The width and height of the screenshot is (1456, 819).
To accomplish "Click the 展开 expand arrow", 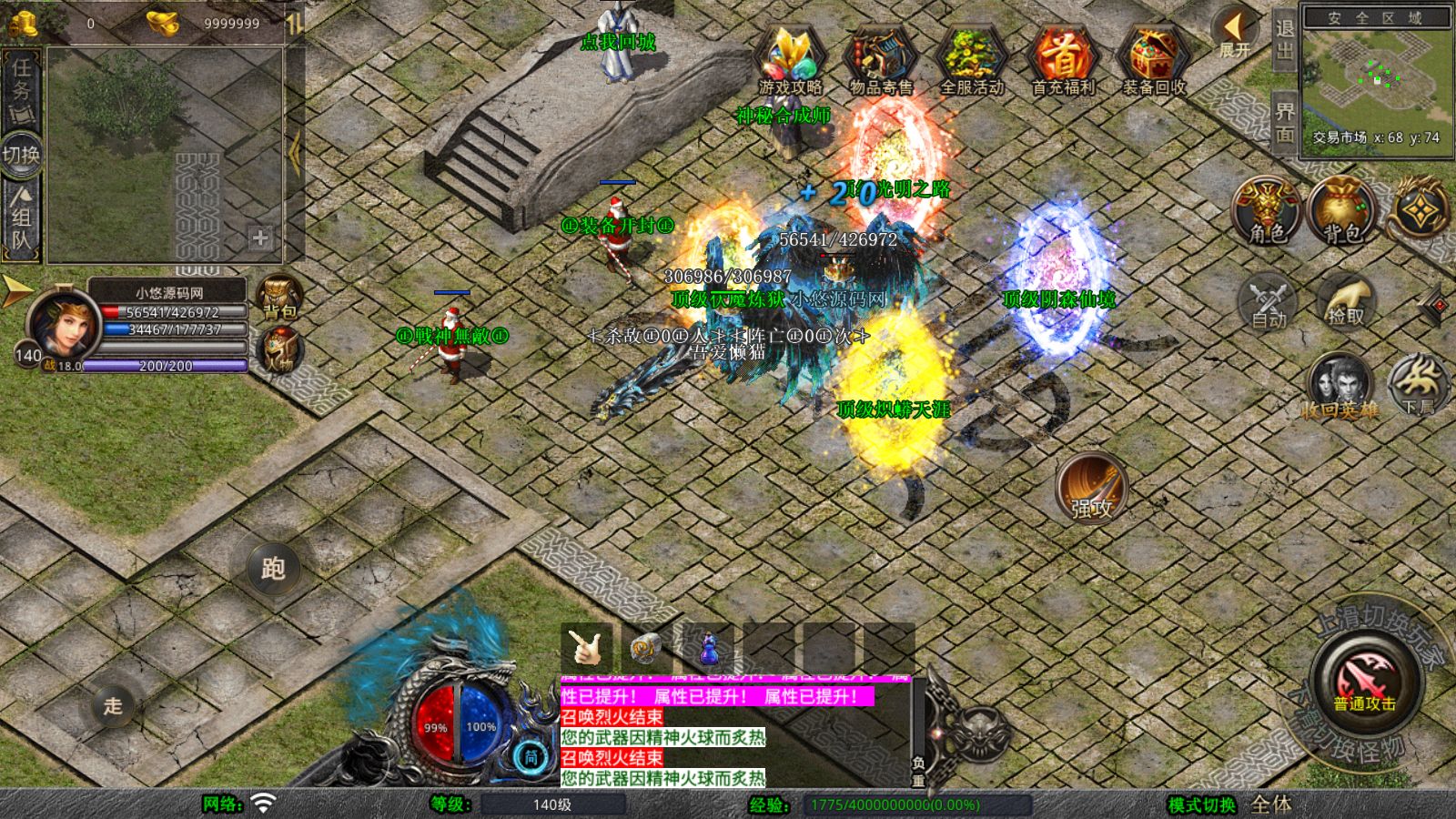I will [1235, 34].
